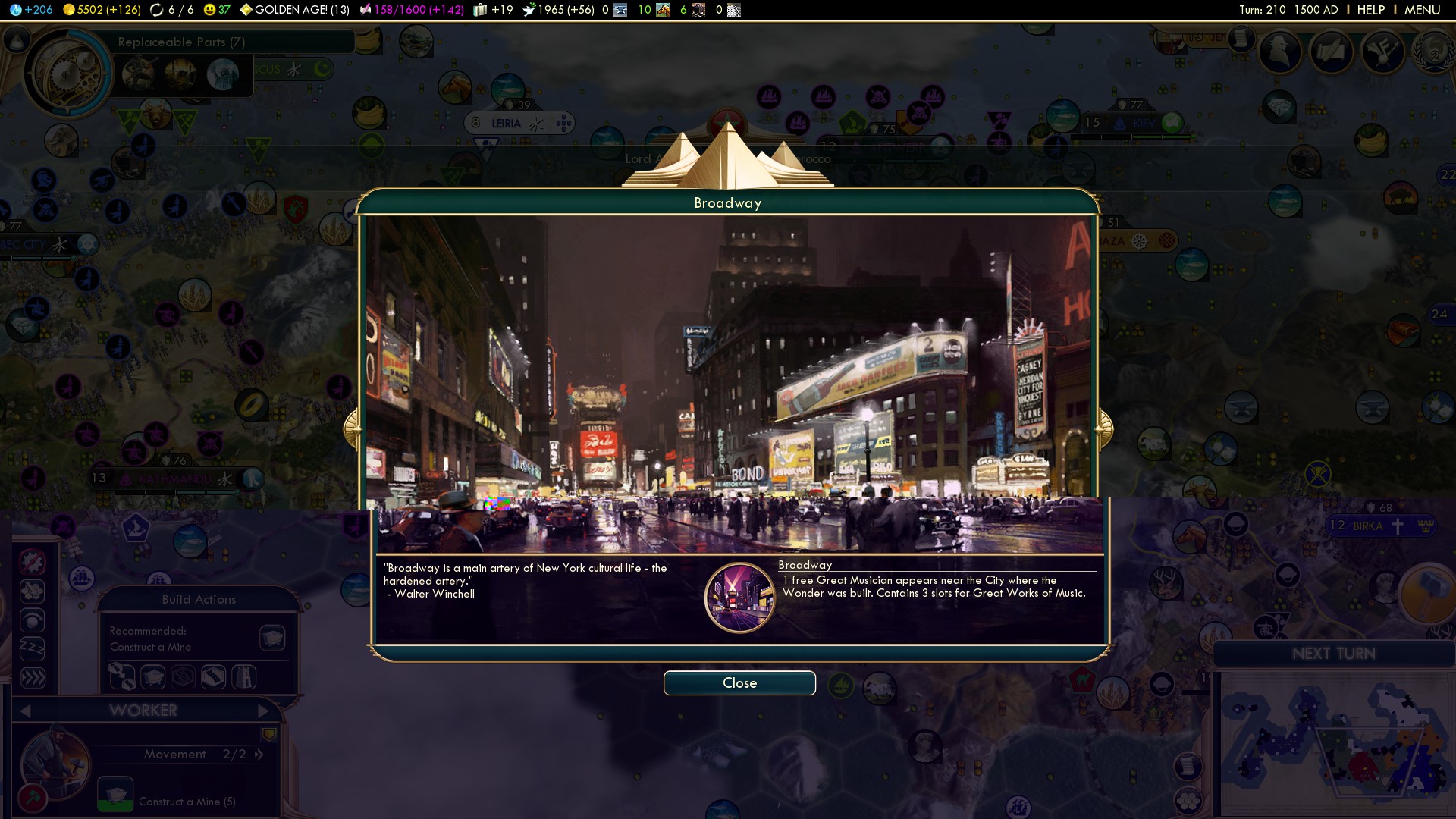End turn with NEXT TURN button
This screenshot has height=819, width=1456.
(x=1333, y=654)
